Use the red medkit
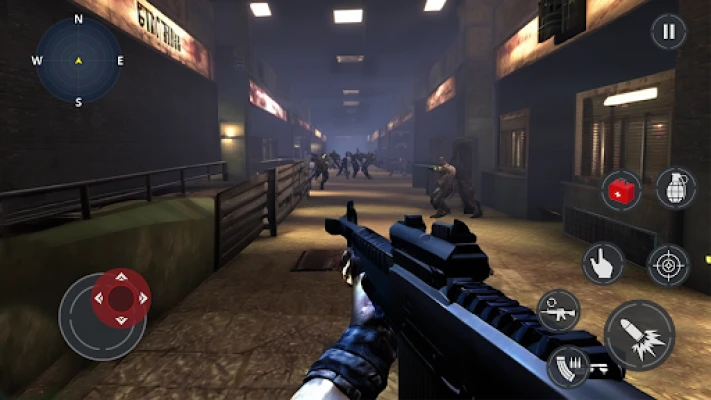Image resolution: width=711 pixels, height=400 pixels. [621, 189]
